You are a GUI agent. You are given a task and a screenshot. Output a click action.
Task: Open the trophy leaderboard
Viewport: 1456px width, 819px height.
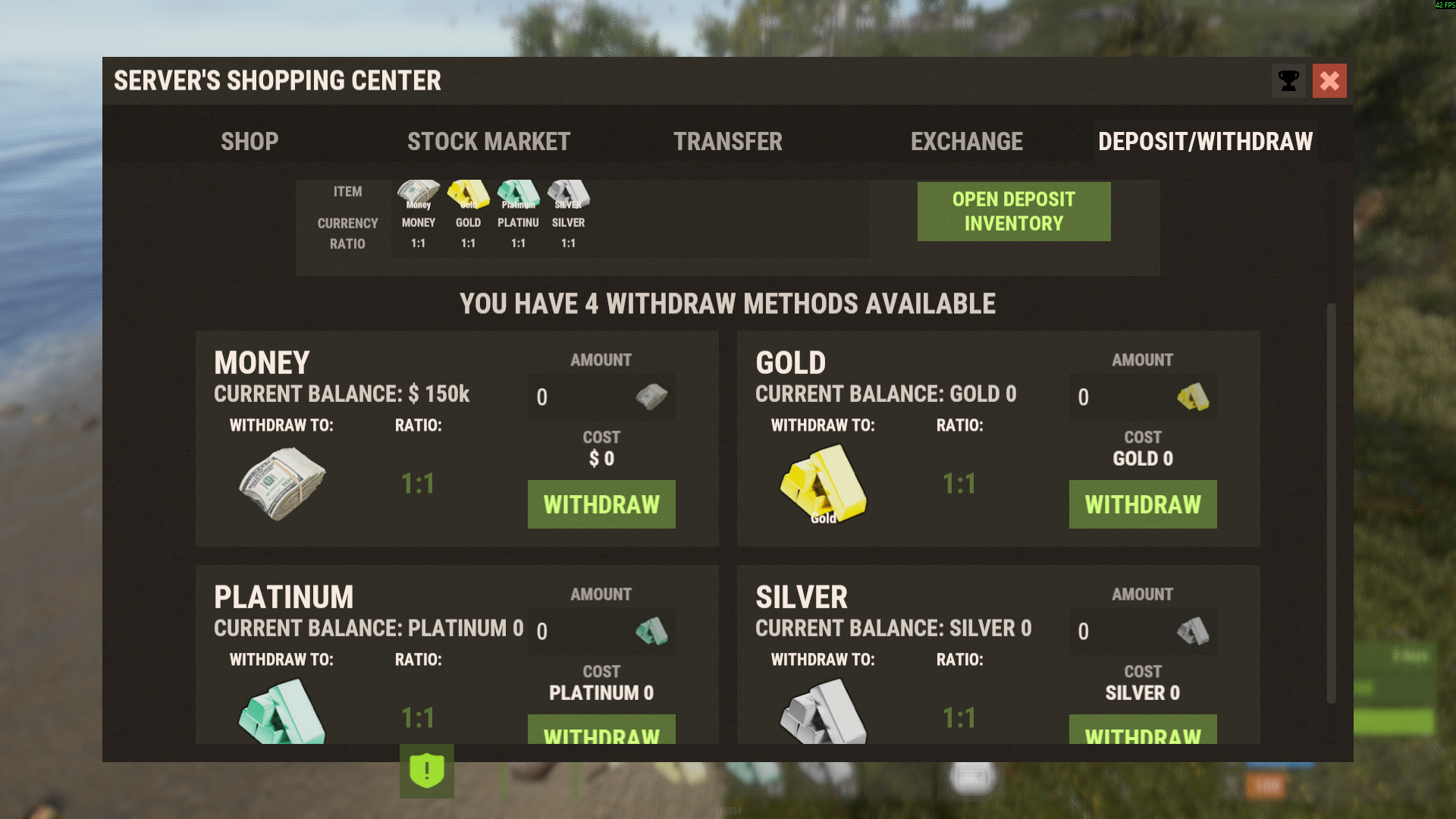[x=1288, y=81]
